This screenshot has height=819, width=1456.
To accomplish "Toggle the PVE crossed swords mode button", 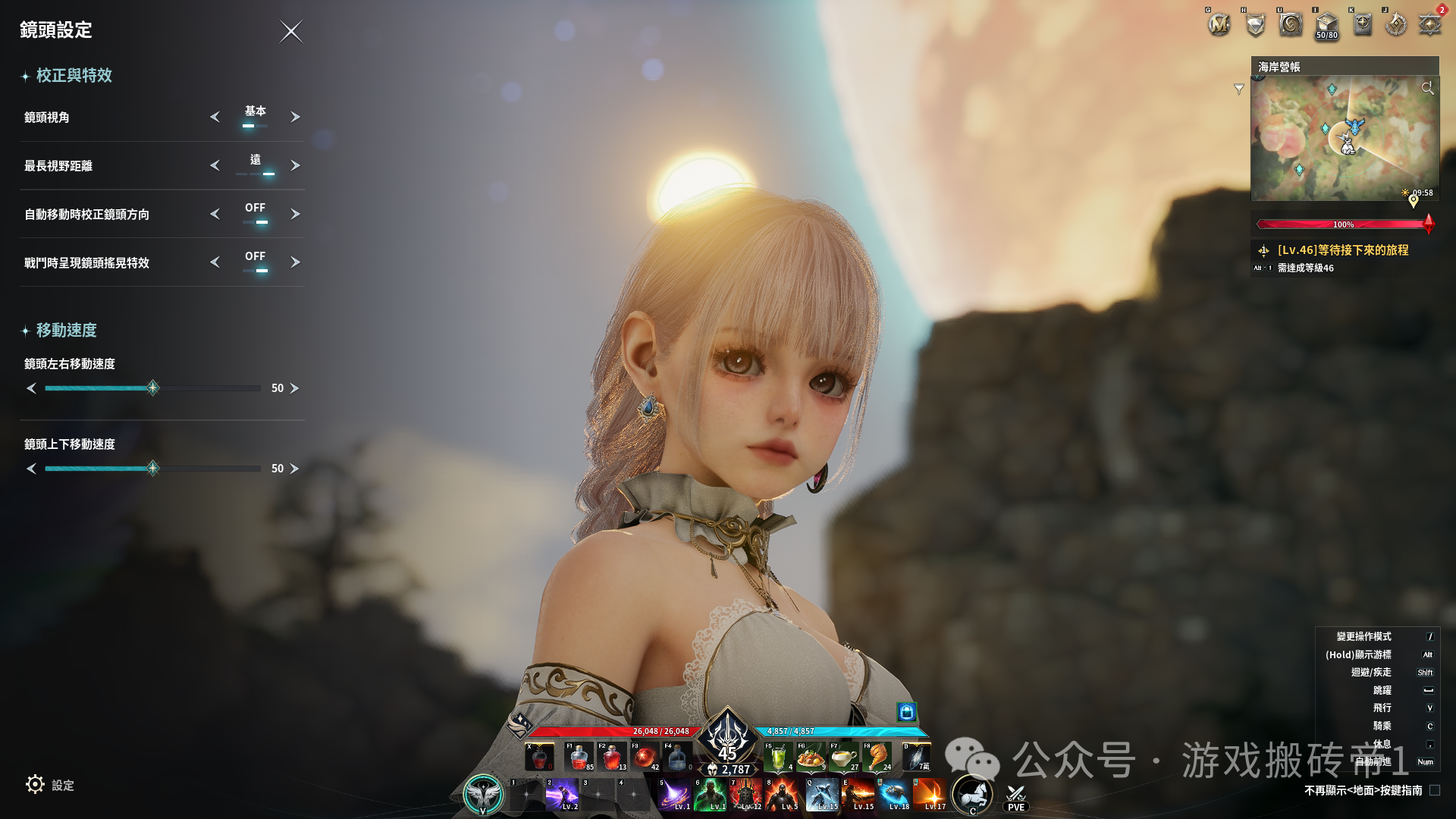I will (1015, 797).
